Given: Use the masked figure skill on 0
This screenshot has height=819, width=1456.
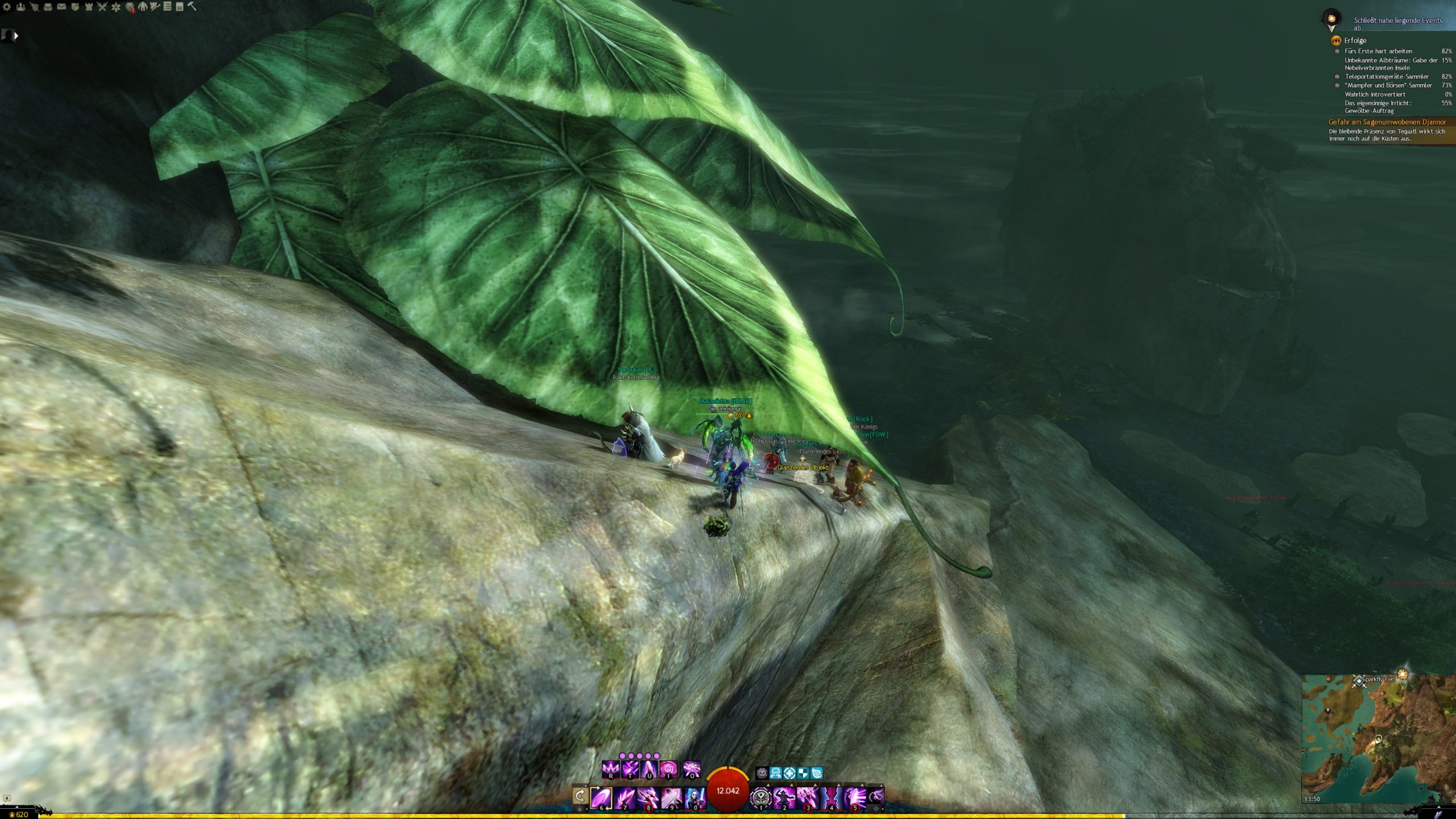Looking at the screenshot, I should (x=695, y=797).
